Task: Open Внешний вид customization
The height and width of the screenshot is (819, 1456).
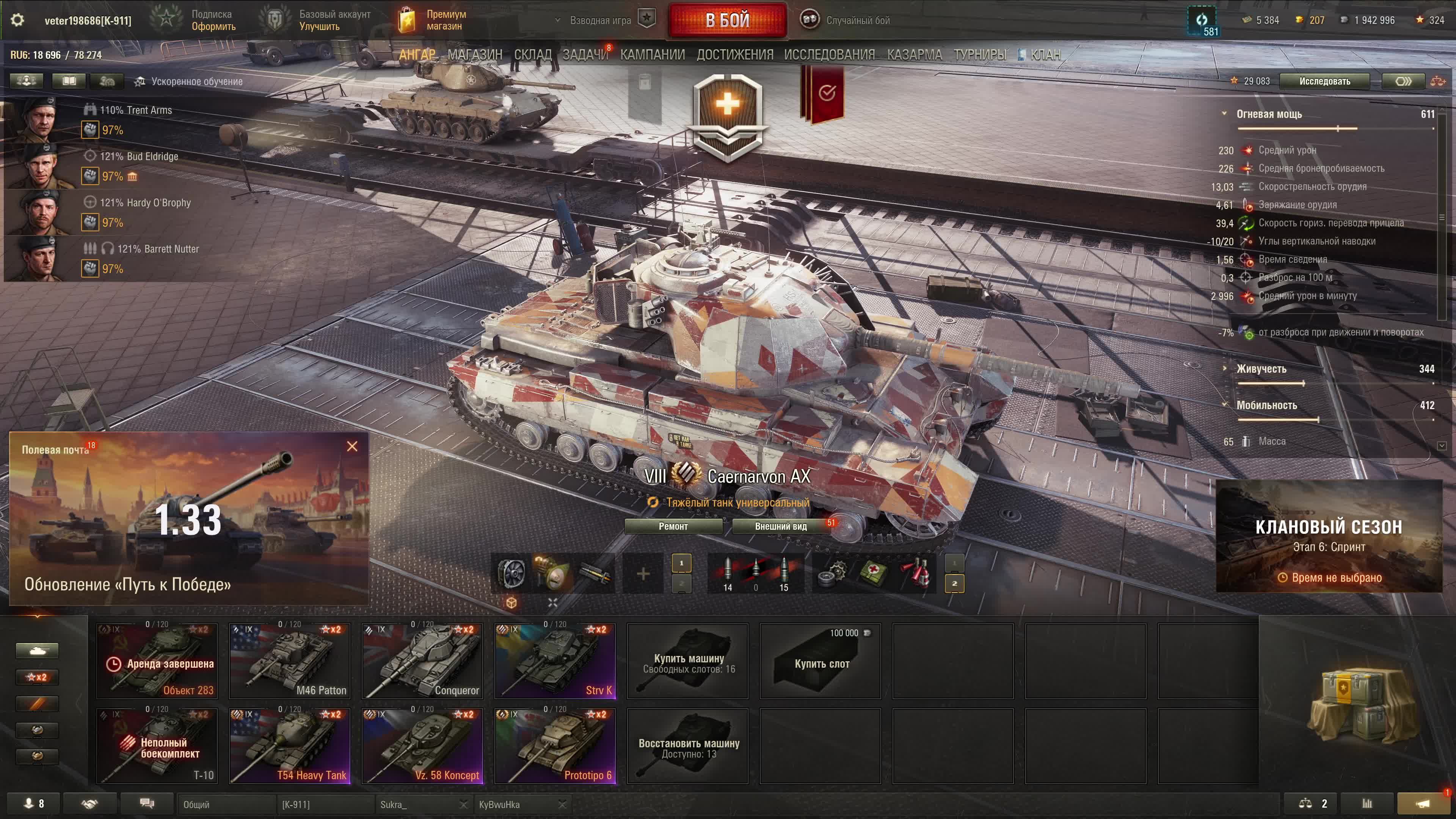Action: pos(781,526)
